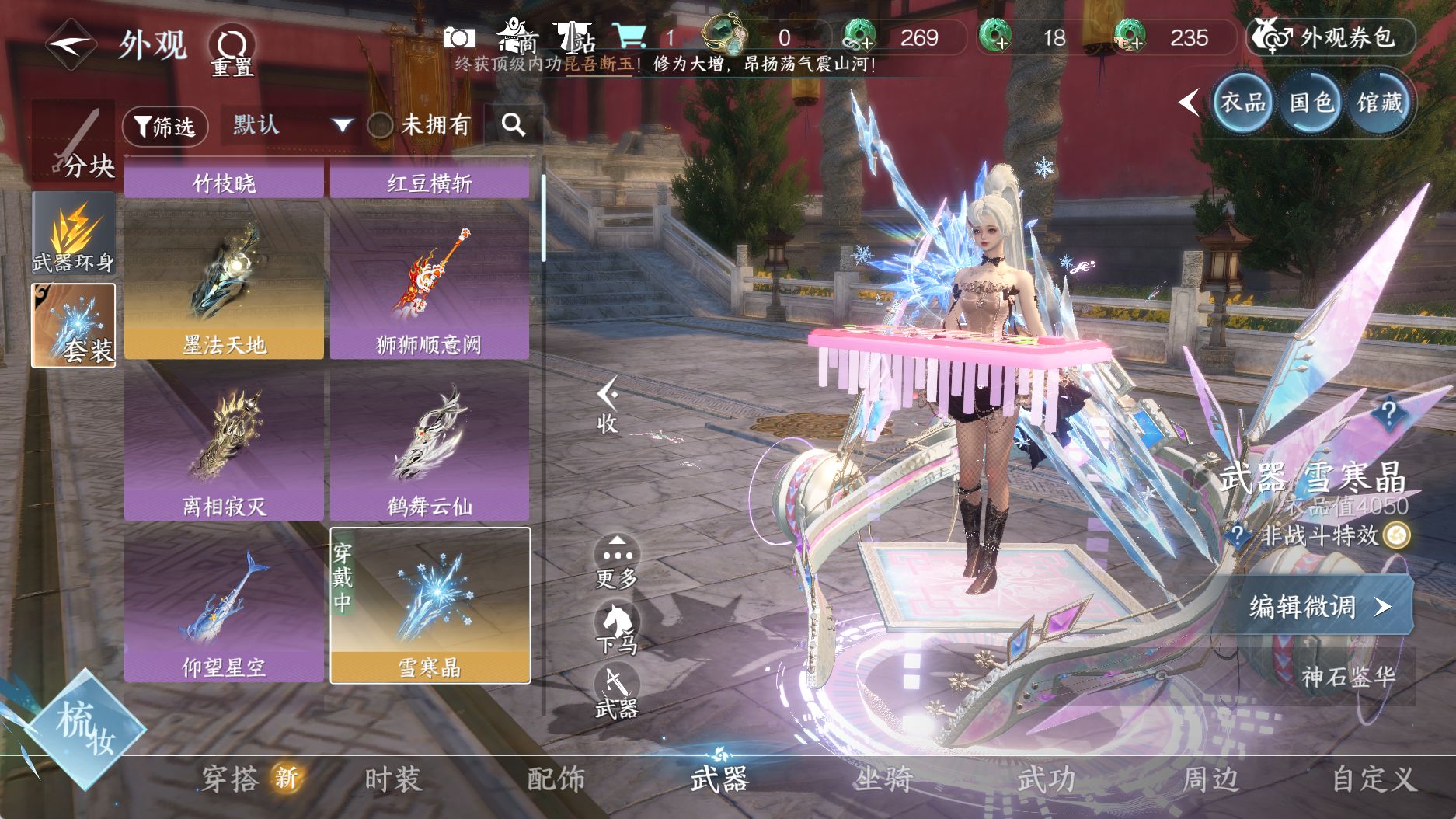Switch to 武器环身 category
The image size is (1456, 819).
(x=73, y=235)
